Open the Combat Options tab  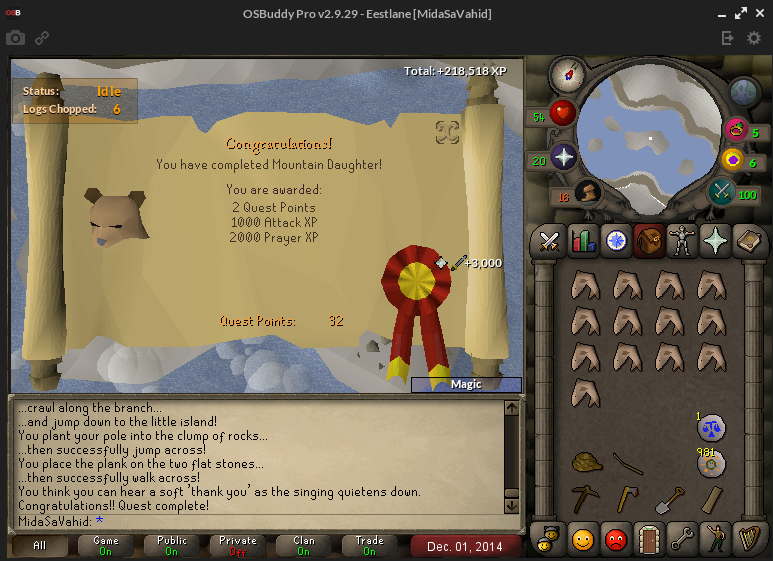tap(549, 241)
